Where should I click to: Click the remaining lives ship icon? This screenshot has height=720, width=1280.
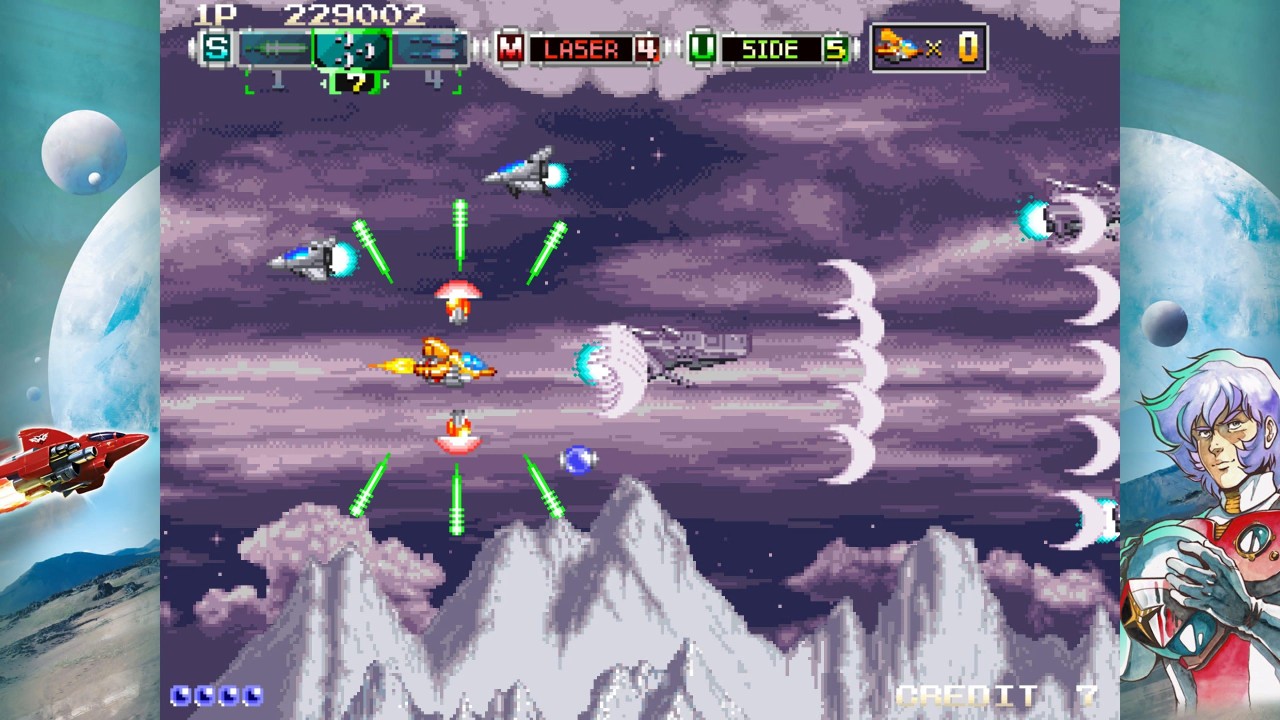[x=899, y=47]
